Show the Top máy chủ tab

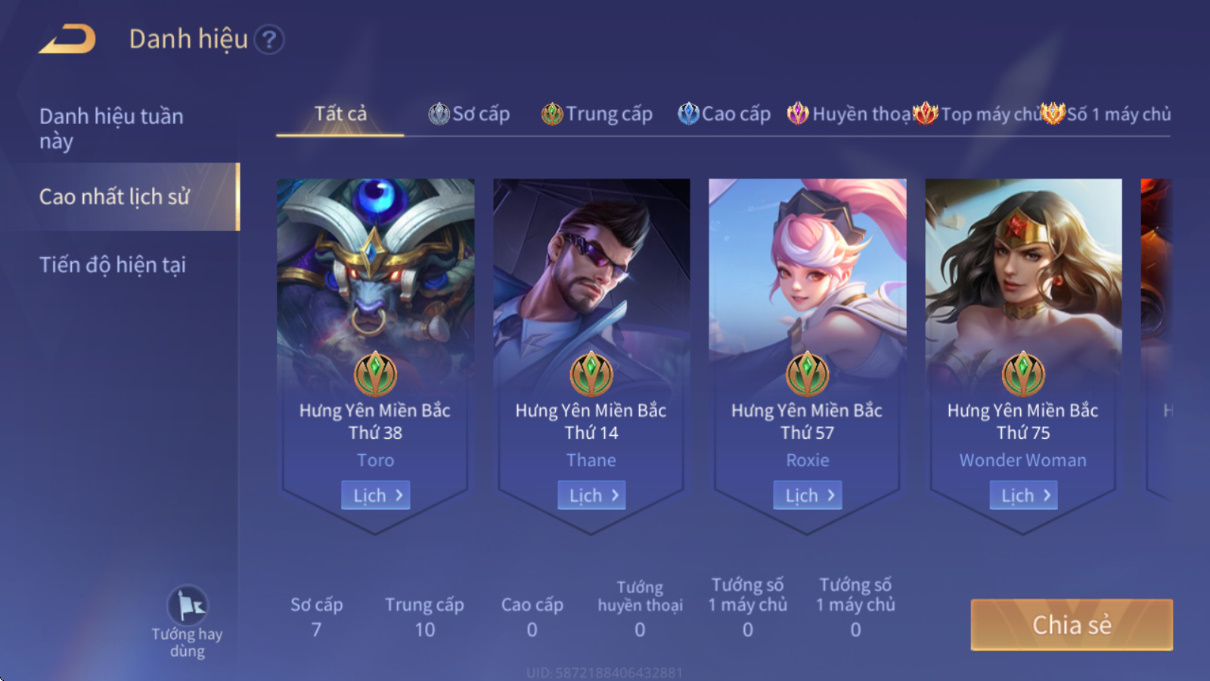pyautogui.click(x=977, y=114)
